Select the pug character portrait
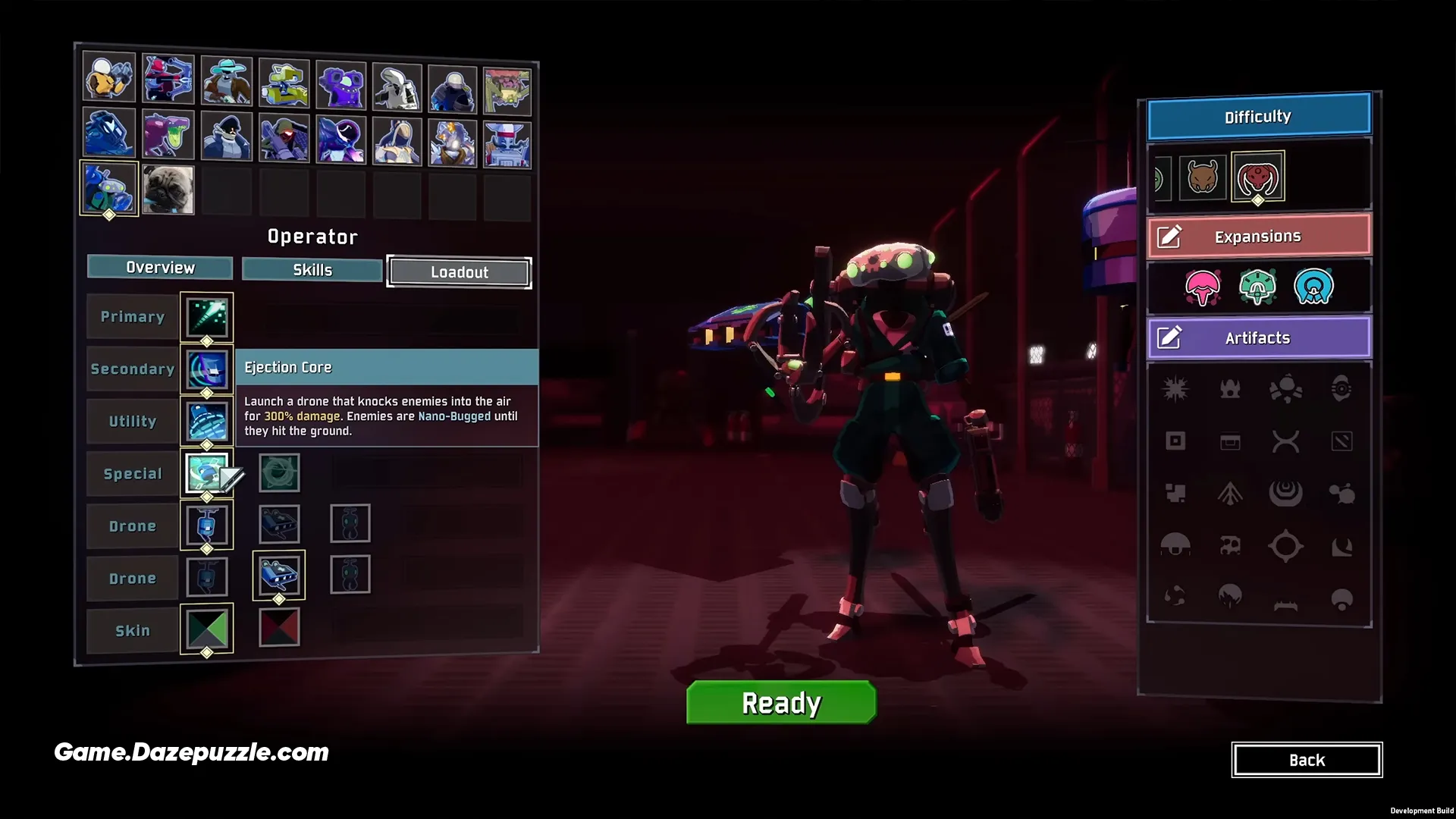This screenshot has height=819, width=1456. click(168, 190)
